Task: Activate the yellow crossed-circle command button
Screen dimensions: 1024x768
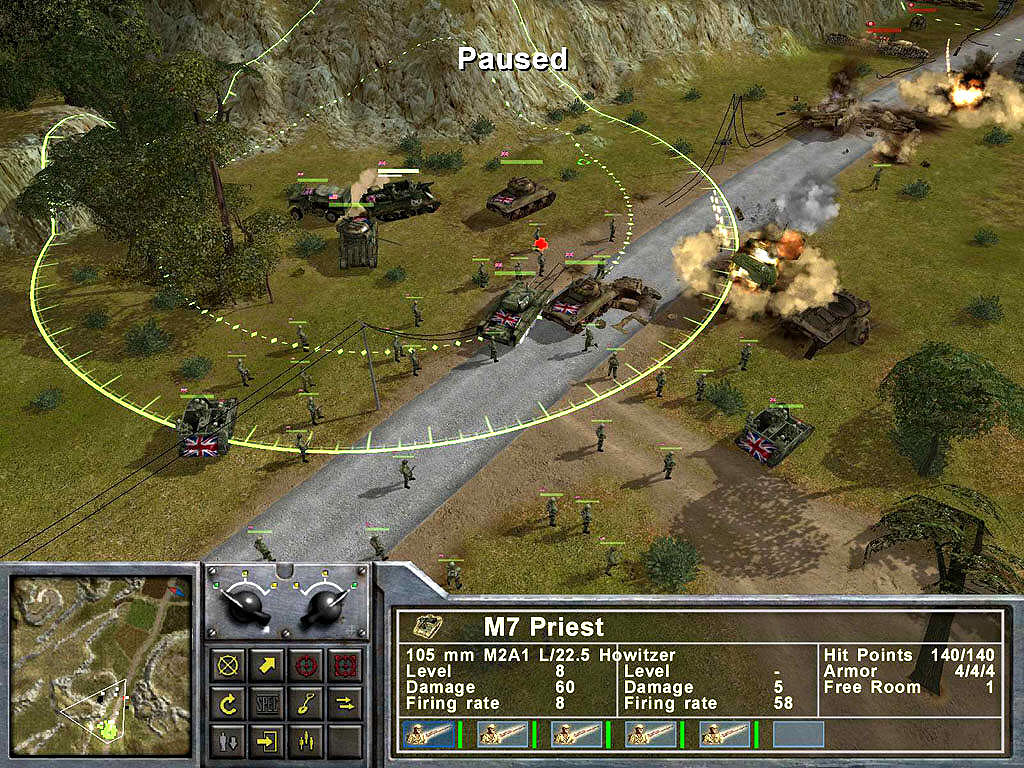Action: point(229,665)
